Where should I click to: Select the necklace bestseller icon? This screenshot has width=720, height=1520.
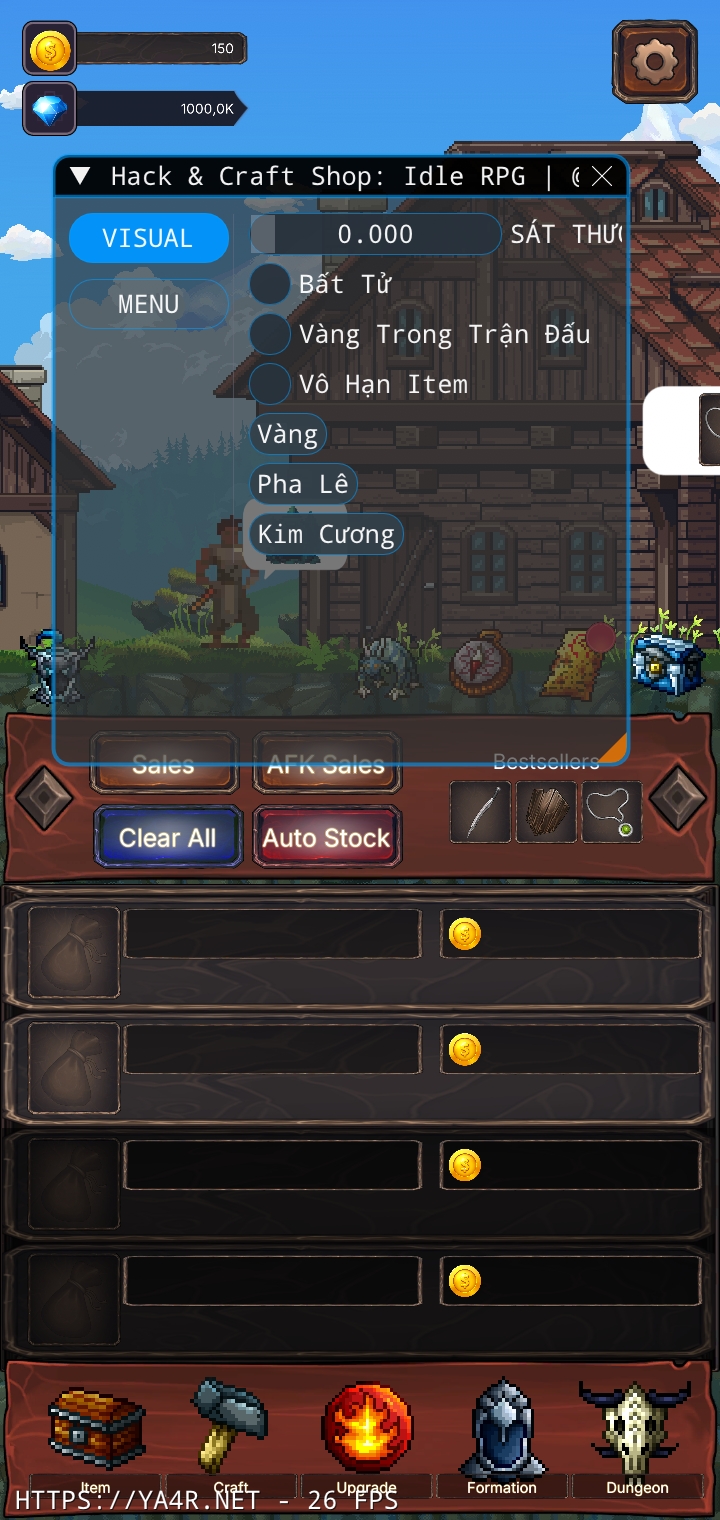point(611,812)
